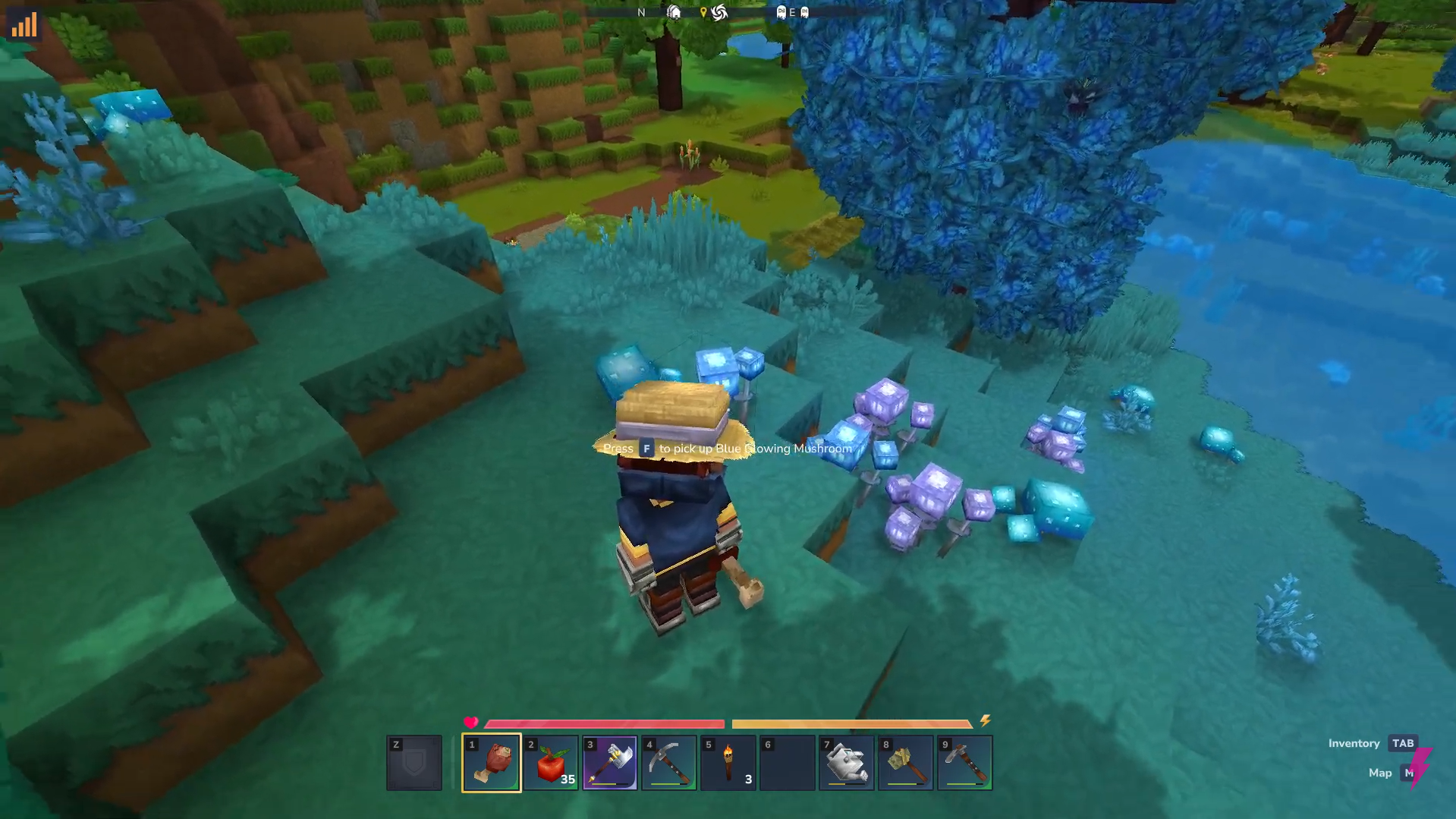Select the empty hotbar slot 6
Image resolution: width=1456 pixels, height=819 pixels.
(x=786, y=761)
